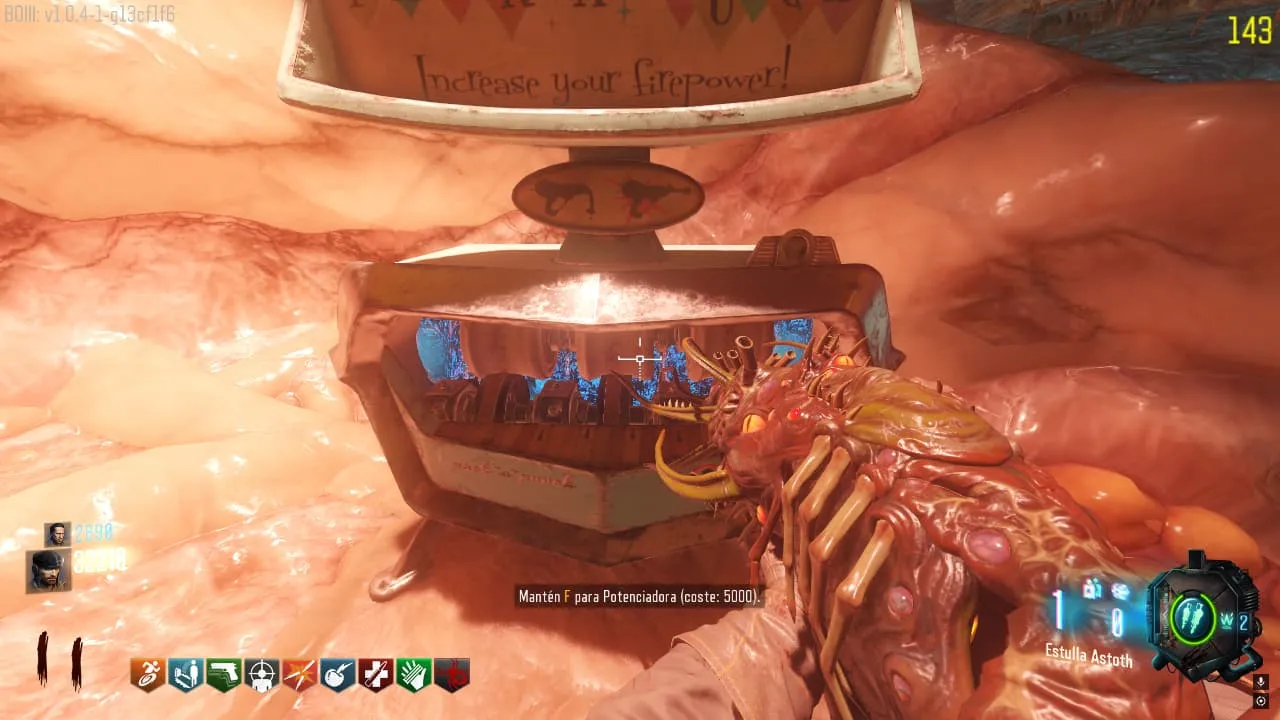This screenshot has height=720, width=1280.
Task: Choose the green hand perk icon
Action: pos(413,675)
